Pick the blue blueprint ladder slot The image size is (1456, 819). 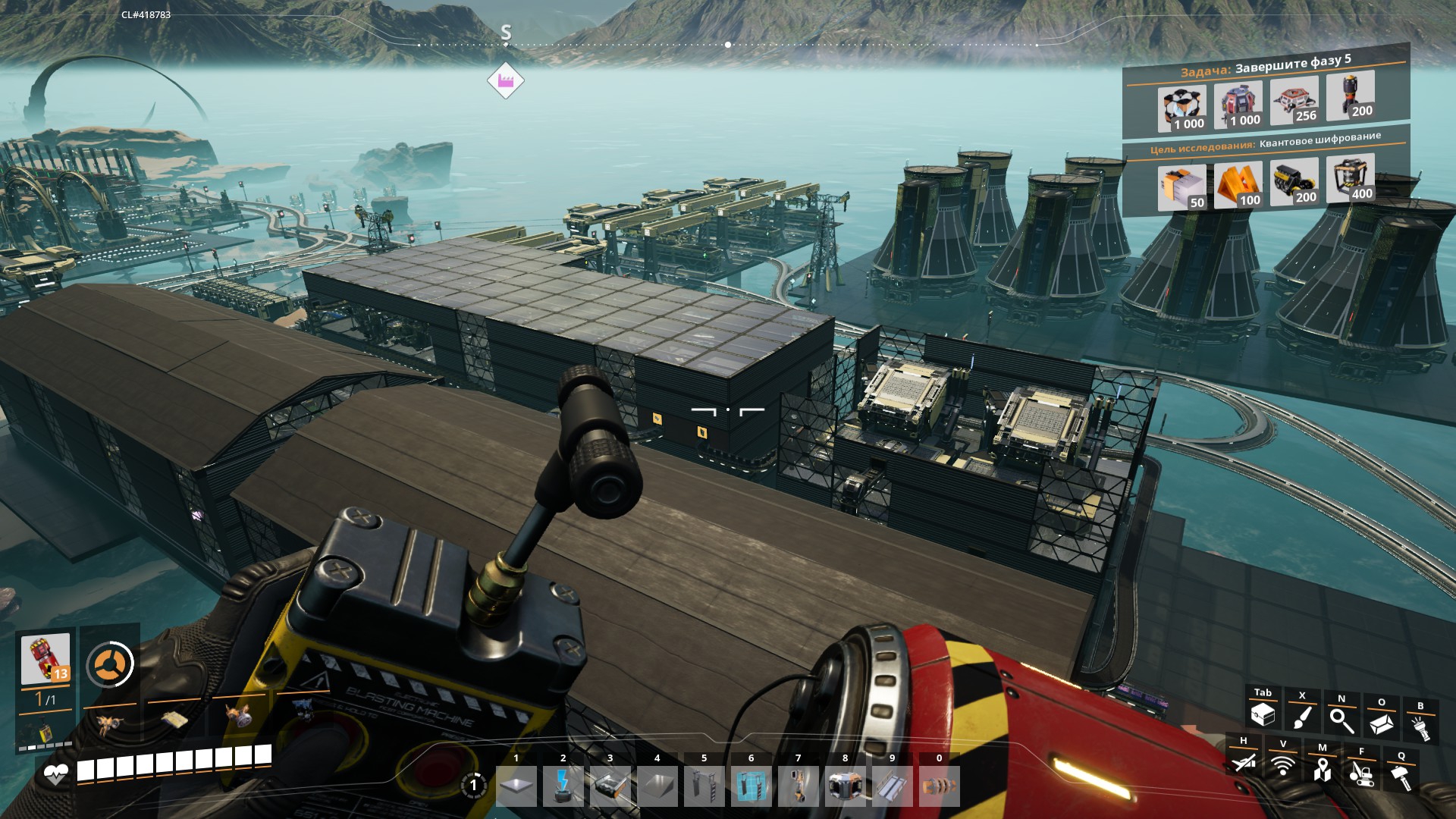[x=752, y=787]
